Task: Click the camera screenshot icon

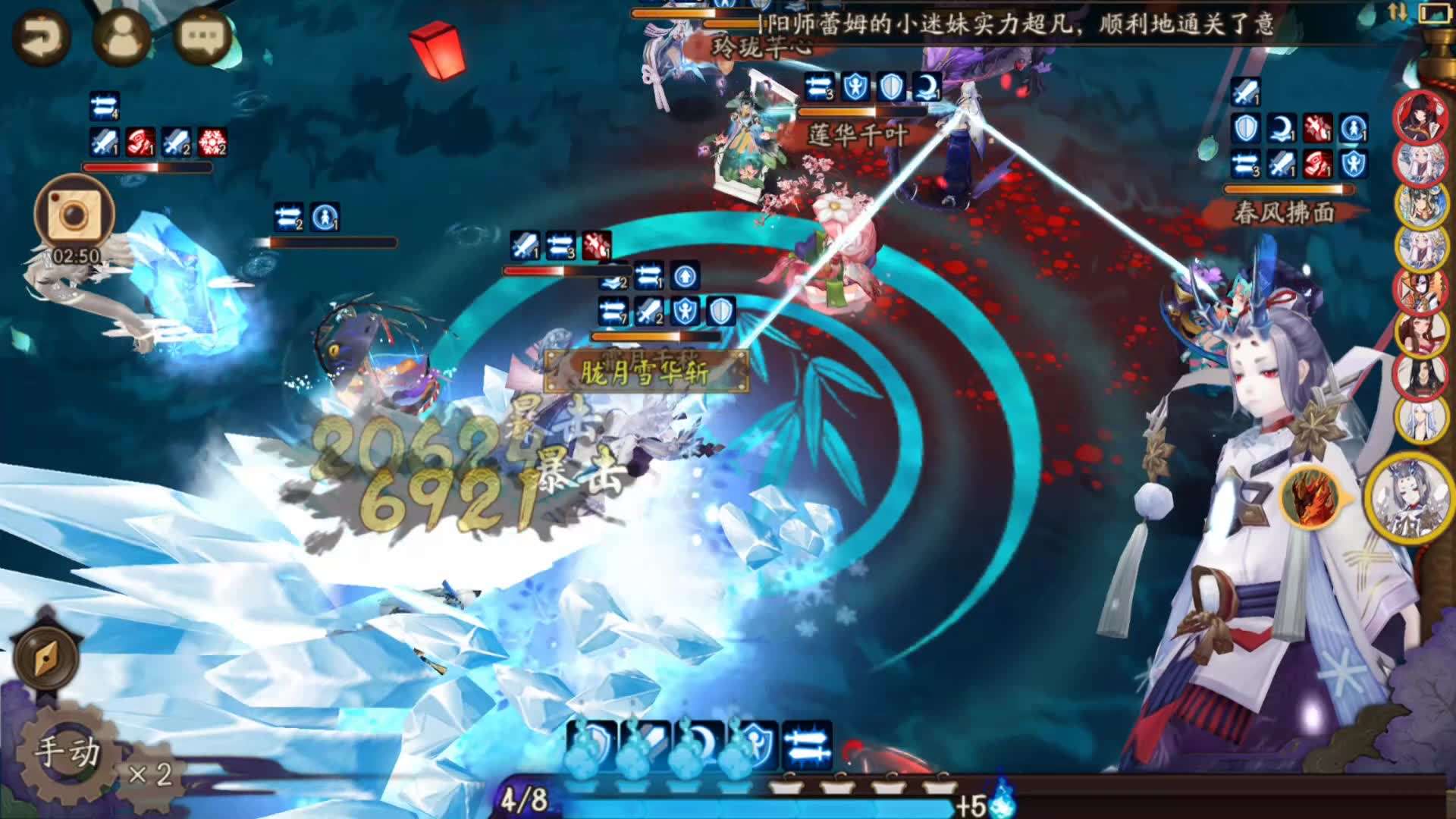Action: (x=74, y=215)
